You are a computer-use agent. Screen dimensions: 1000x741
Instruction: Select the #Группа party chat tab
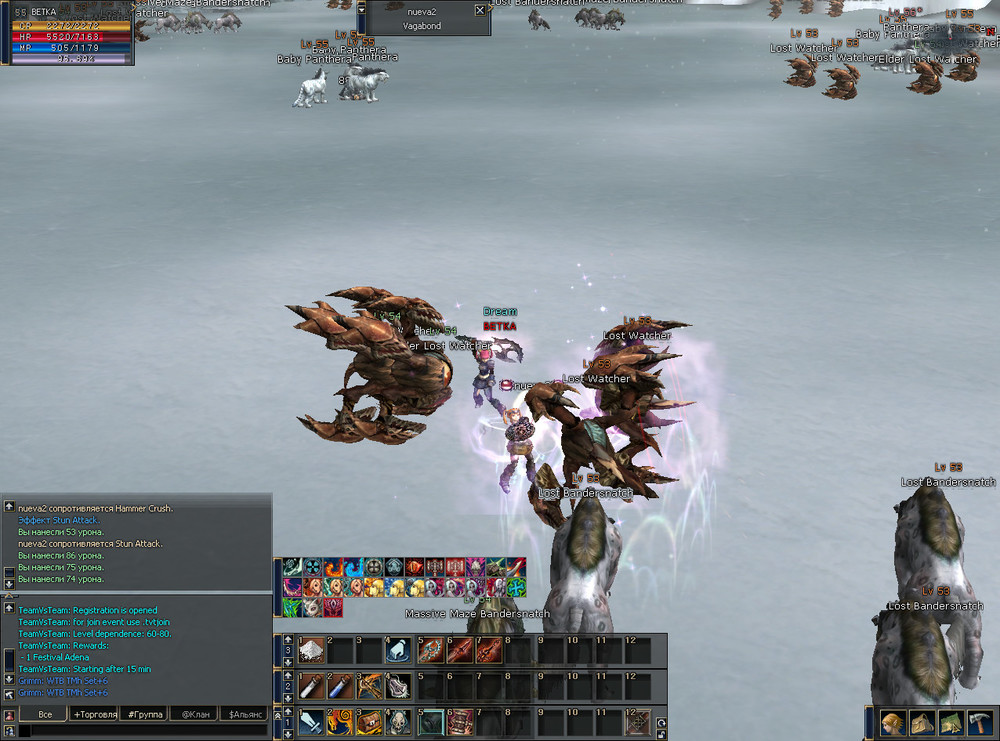tap(144, 715)
